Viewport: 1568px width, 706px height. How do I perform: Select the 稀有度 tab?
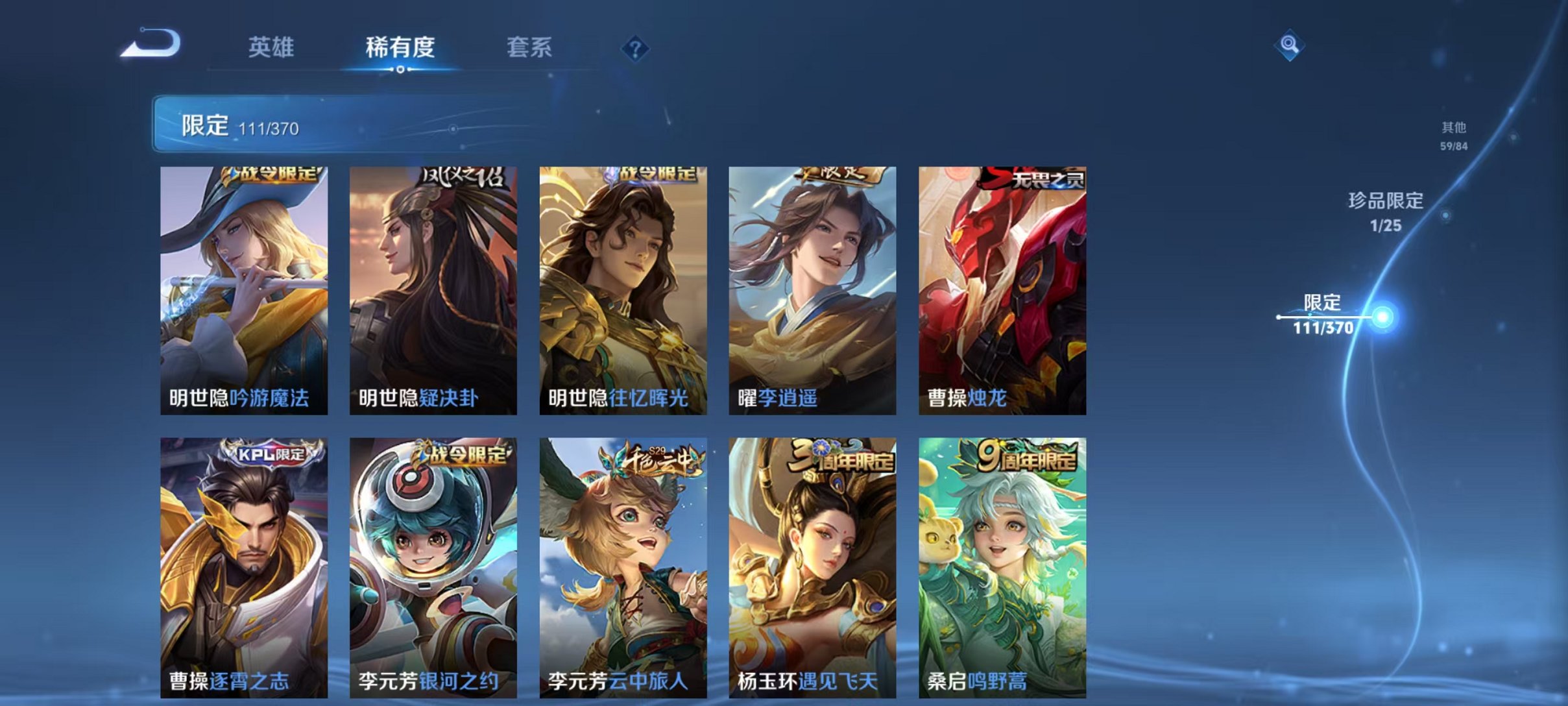click(x=401, y=47)
